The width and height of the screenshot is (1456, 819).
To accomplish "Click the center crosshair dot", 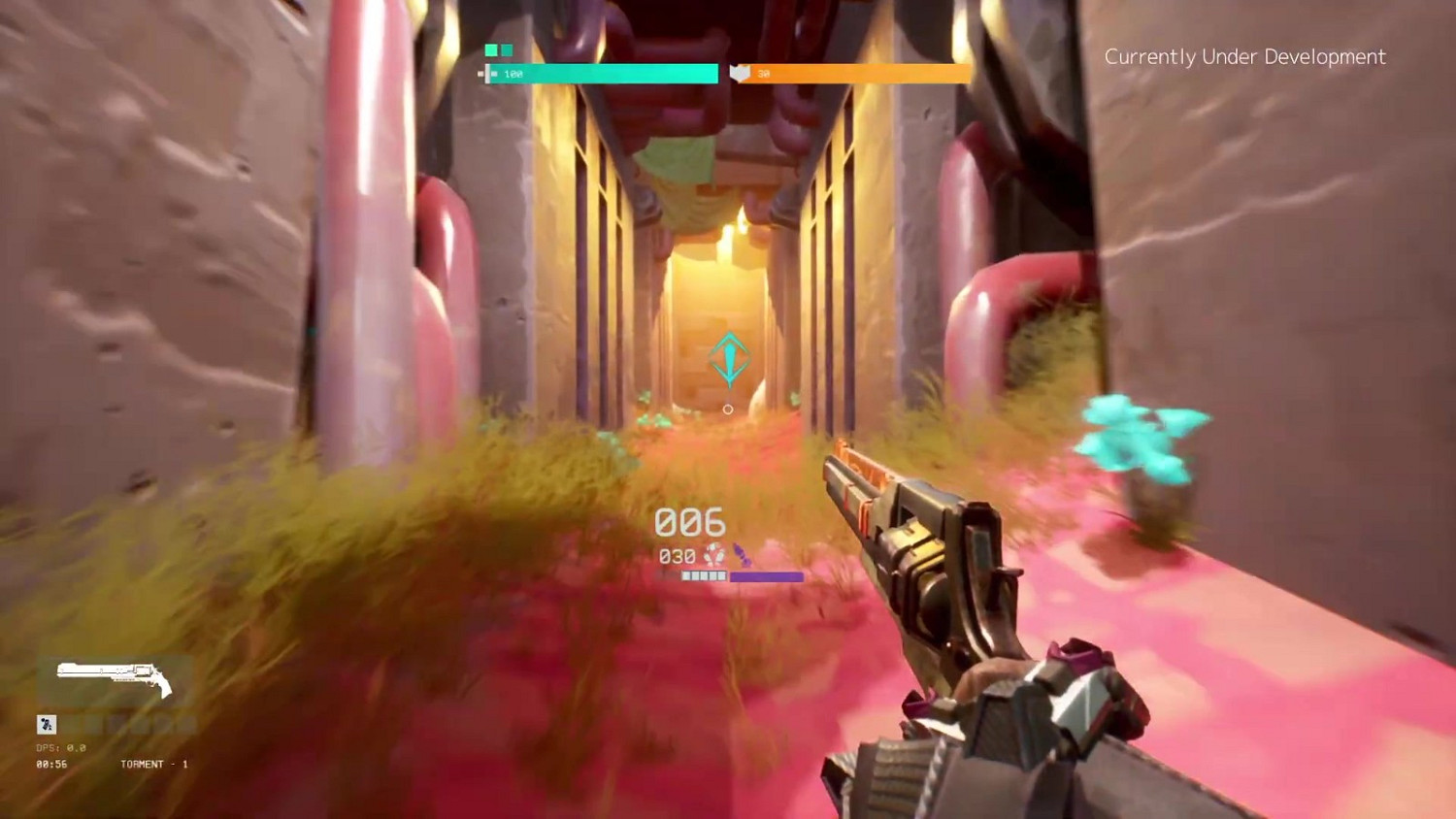I will (728, 409).
